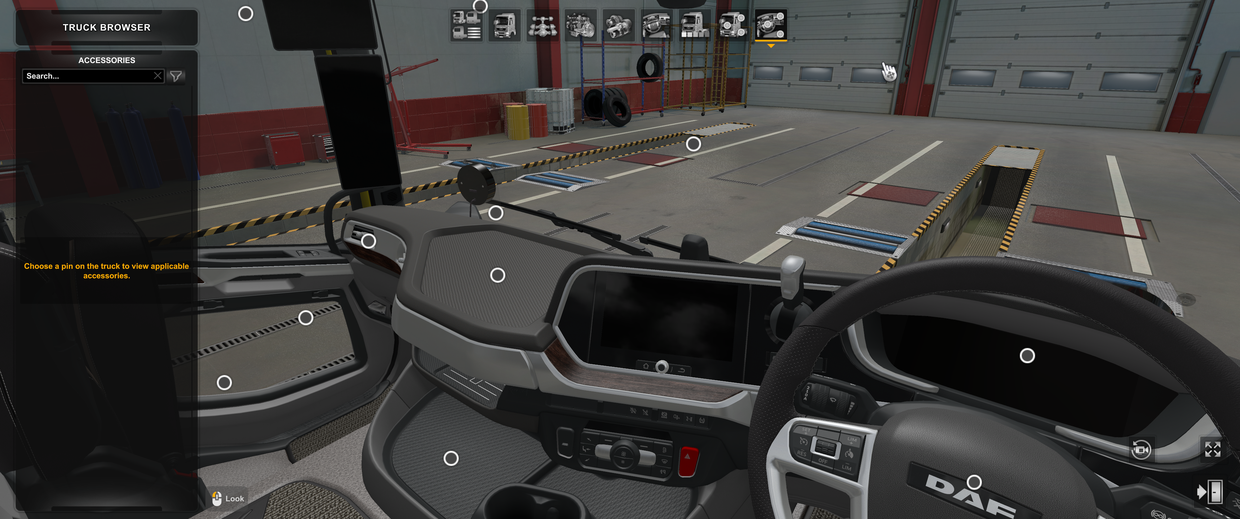Viewport: 1240px width, 519px height.
Task: Select the pin on the passenger dashboard top
Action: coord(497,275)
